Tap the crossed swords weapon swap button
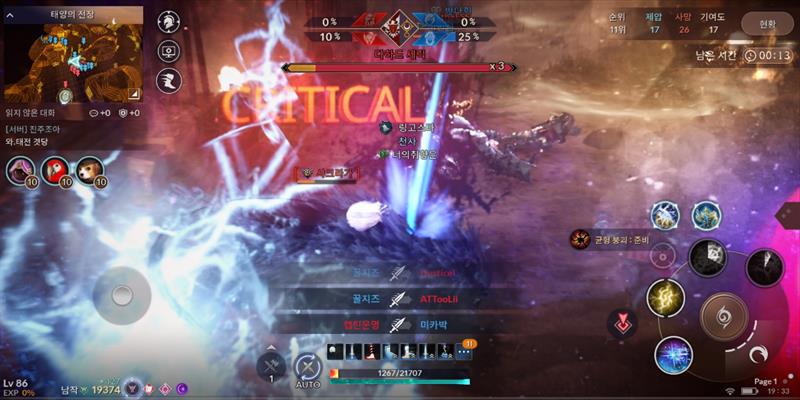 [271, 366]
